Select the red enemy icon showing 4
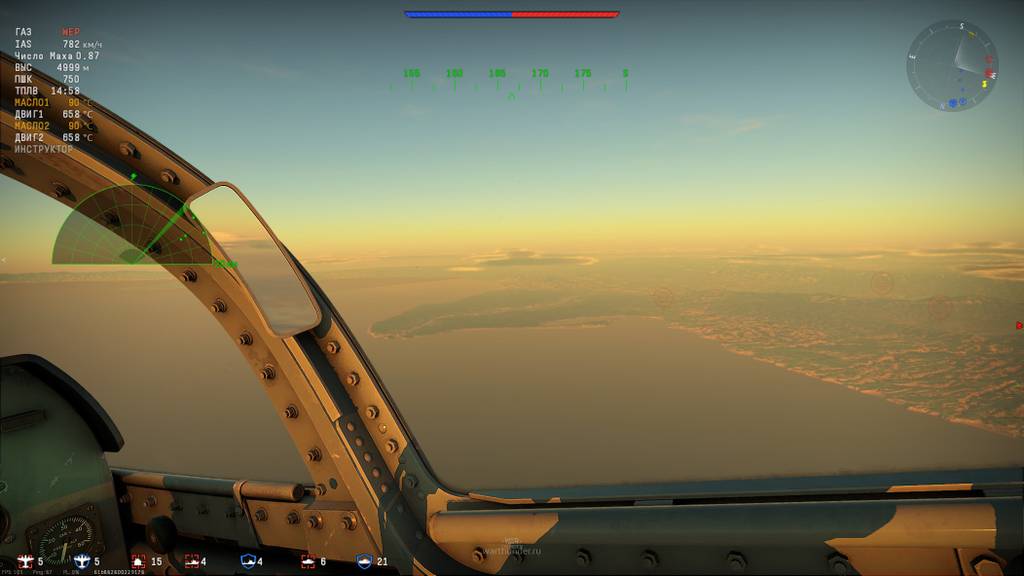1024x576 pixels. click(x=191, y=562)
